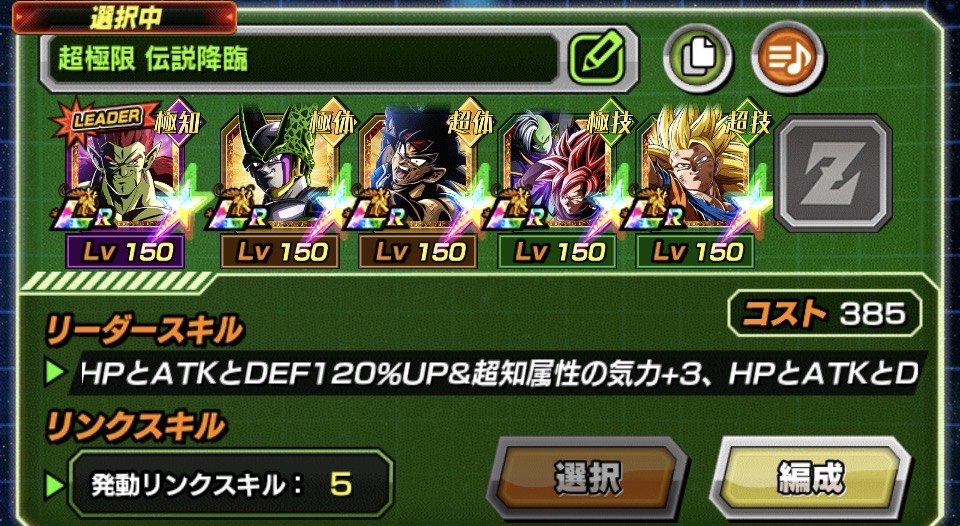The image size is (960, 526).
Task: Open the orange music playlist button
Action: coord(787,56)
